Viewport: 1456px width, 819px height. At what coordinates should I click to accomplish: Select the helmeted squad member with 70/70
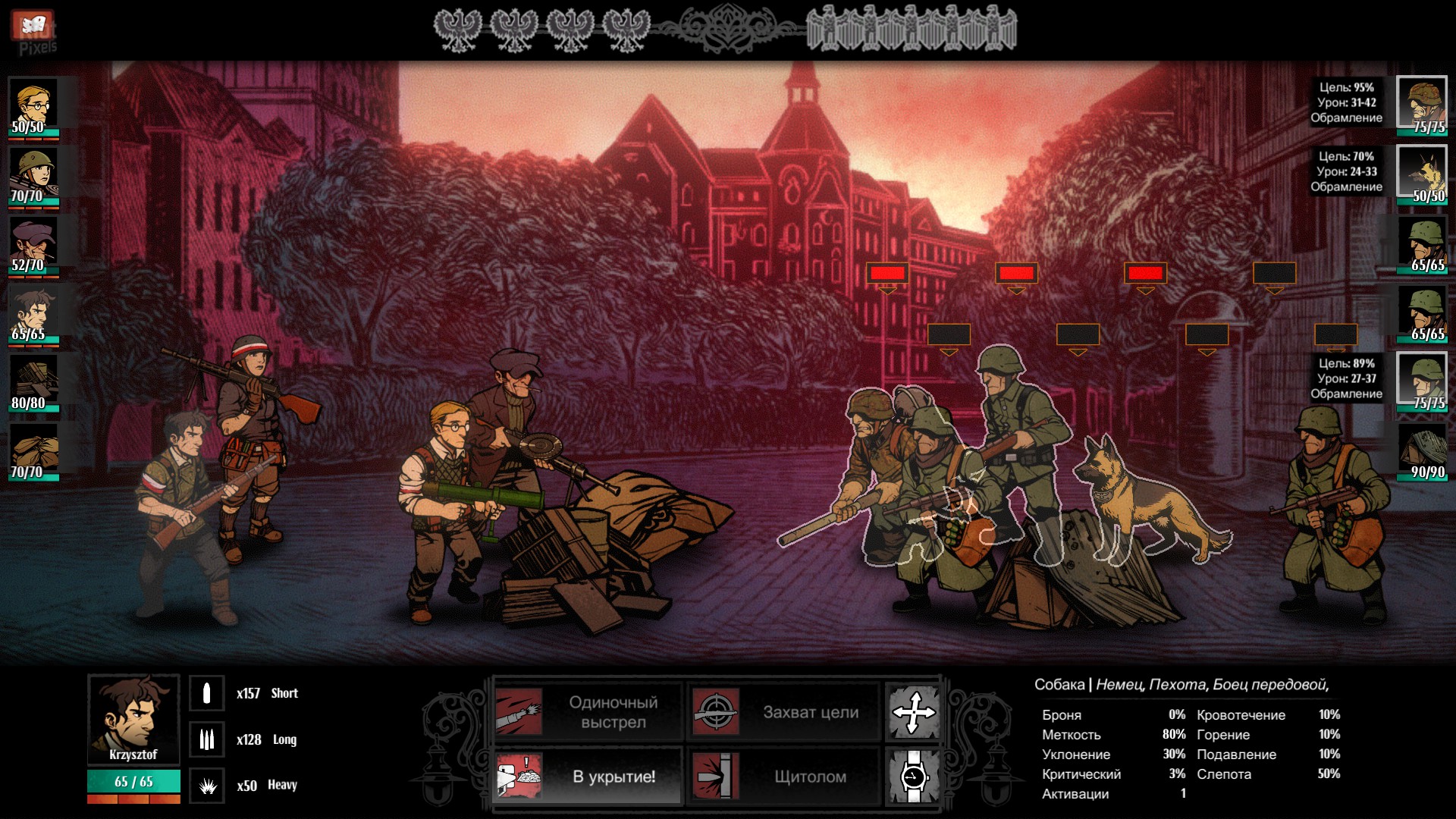tap(33, 174)
